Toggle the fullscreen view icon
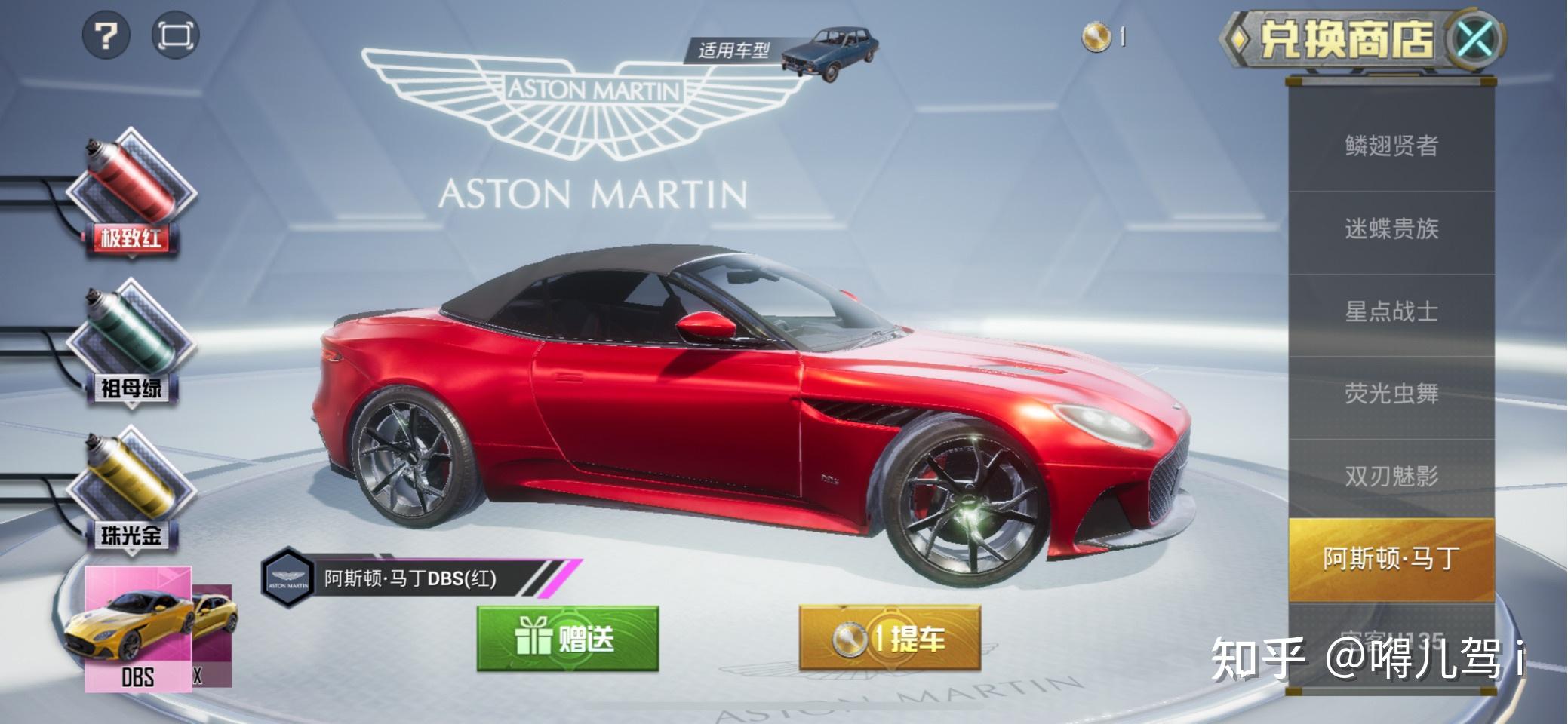 click(175, 35)
